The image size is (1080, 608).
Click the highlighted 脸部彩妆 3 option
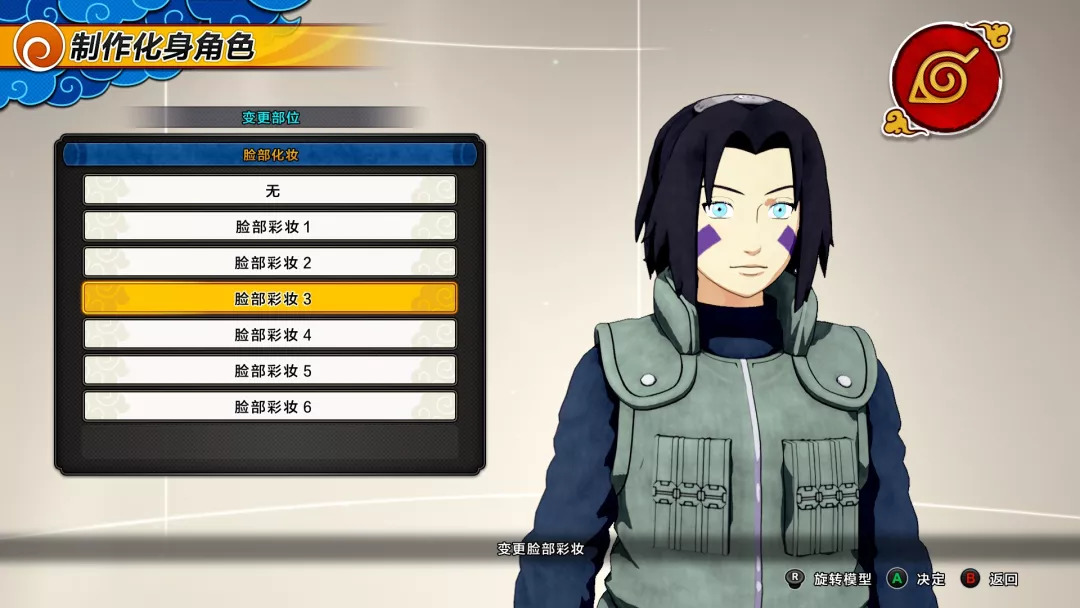coord(270,298)
